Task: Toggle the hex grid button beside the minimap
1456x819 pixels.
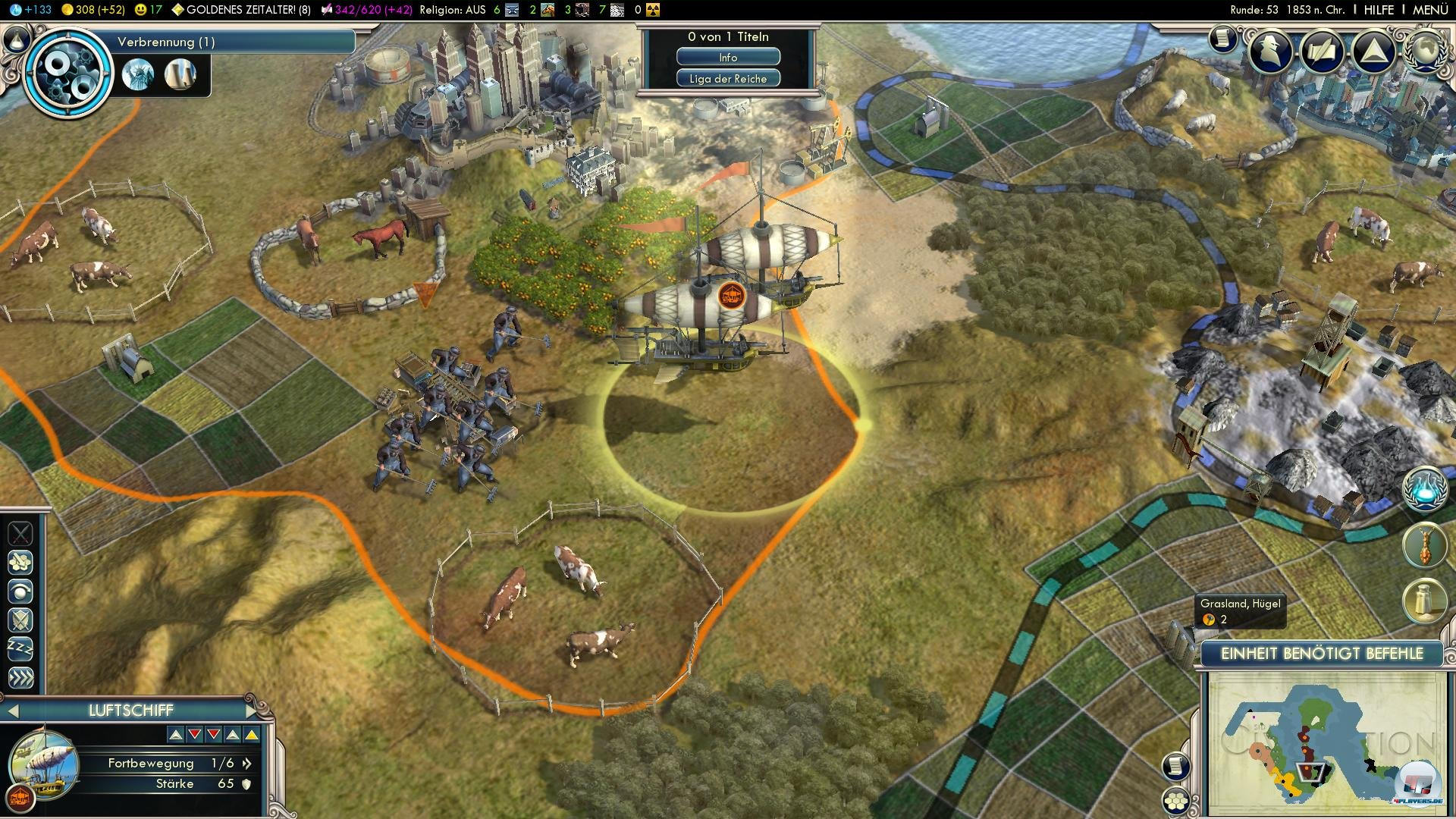Action: (1175, 801)
